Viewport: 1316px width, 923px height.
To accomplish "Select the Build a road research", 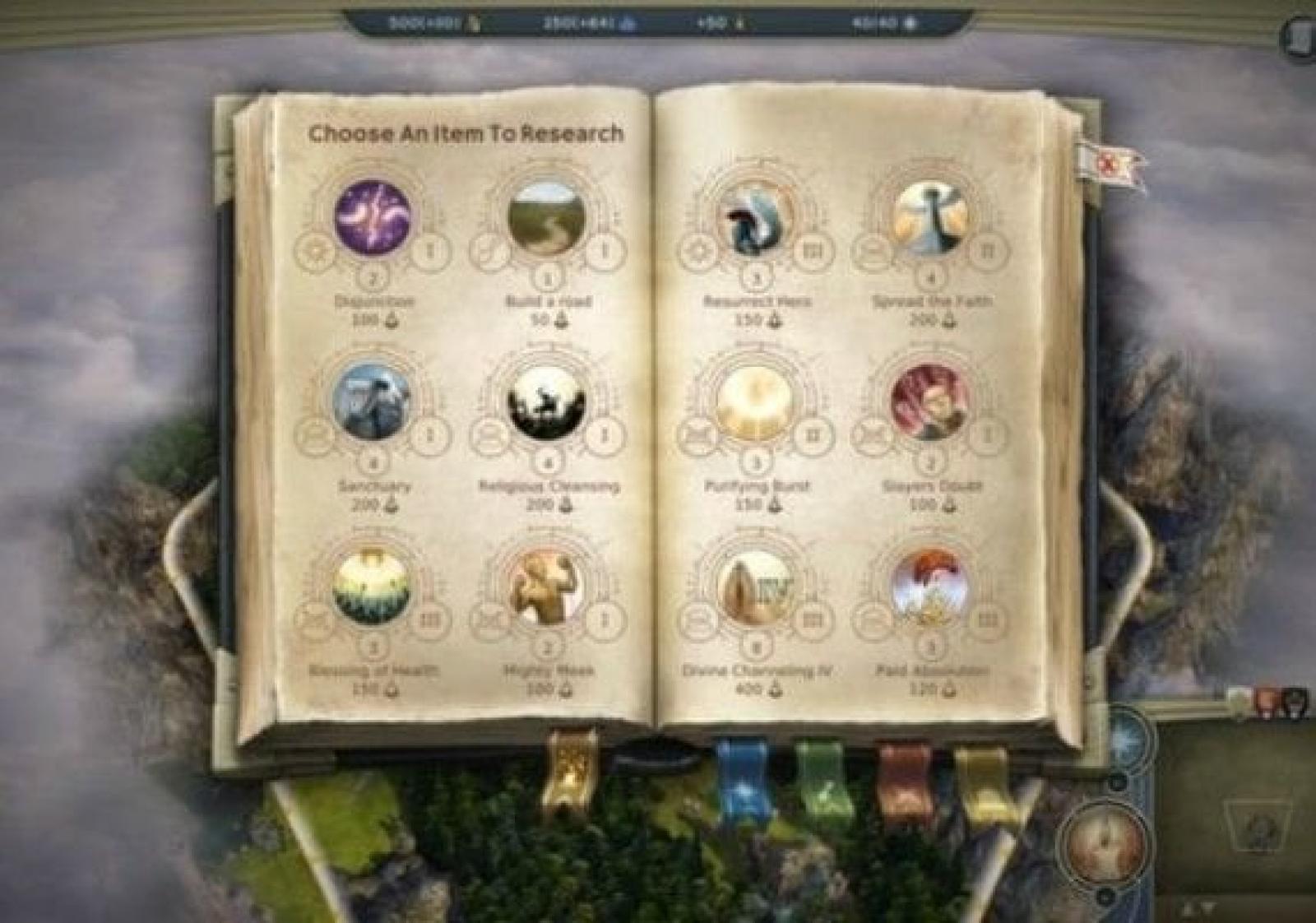I will [x=548, y=218].
